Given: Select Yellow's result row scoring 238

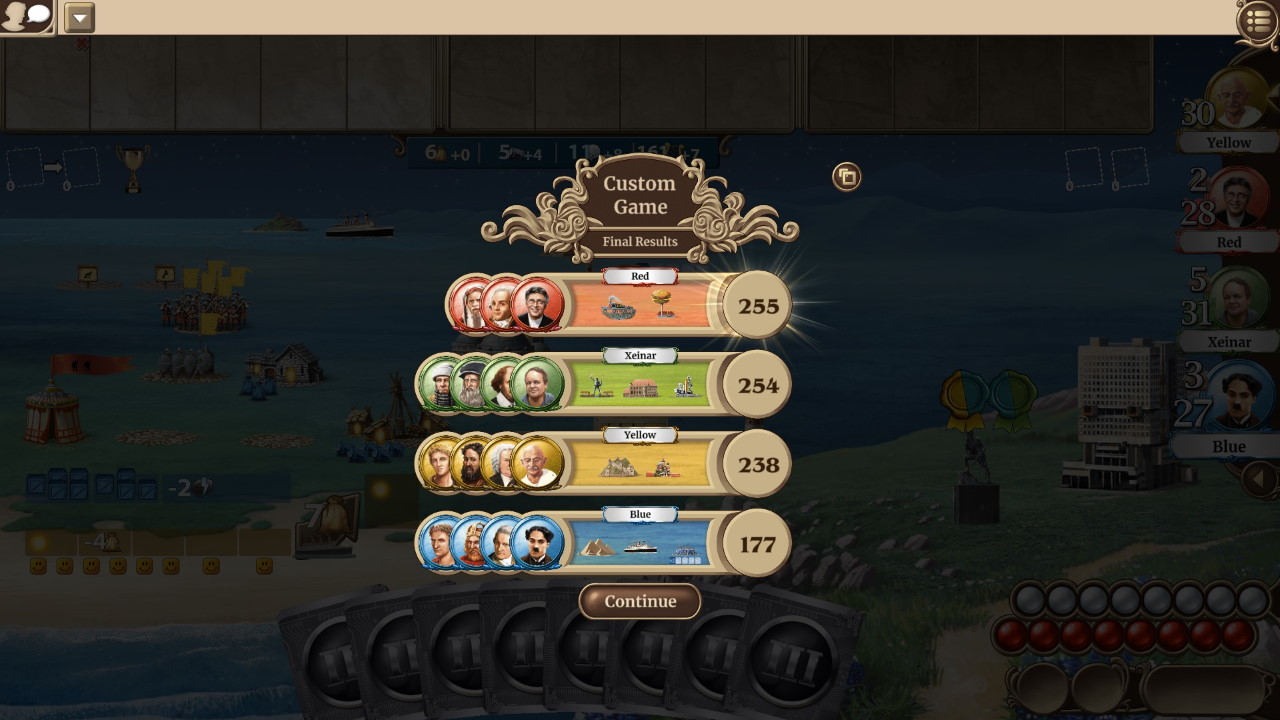Looking at the screenshot, I should [640, 464].
